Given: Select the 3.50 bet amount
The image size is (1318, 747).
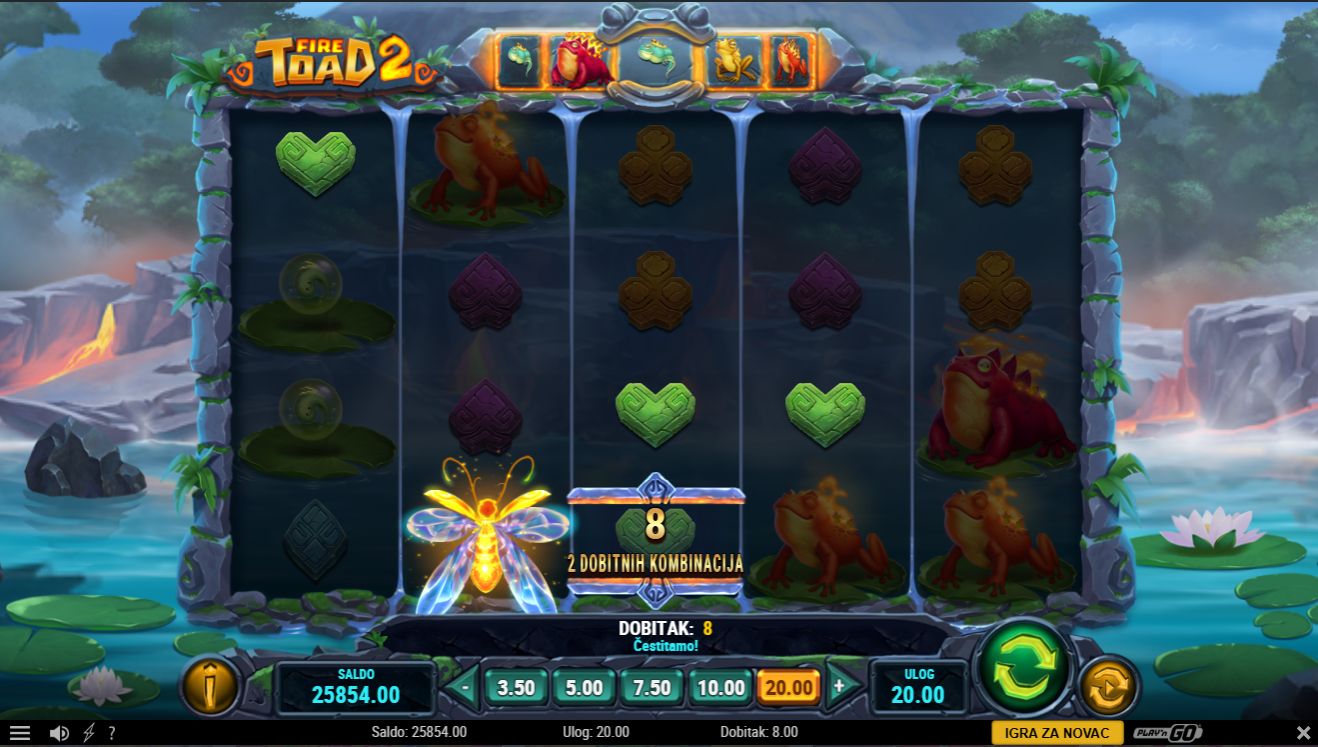Looking at the screenshot, I should coord(516,688).
